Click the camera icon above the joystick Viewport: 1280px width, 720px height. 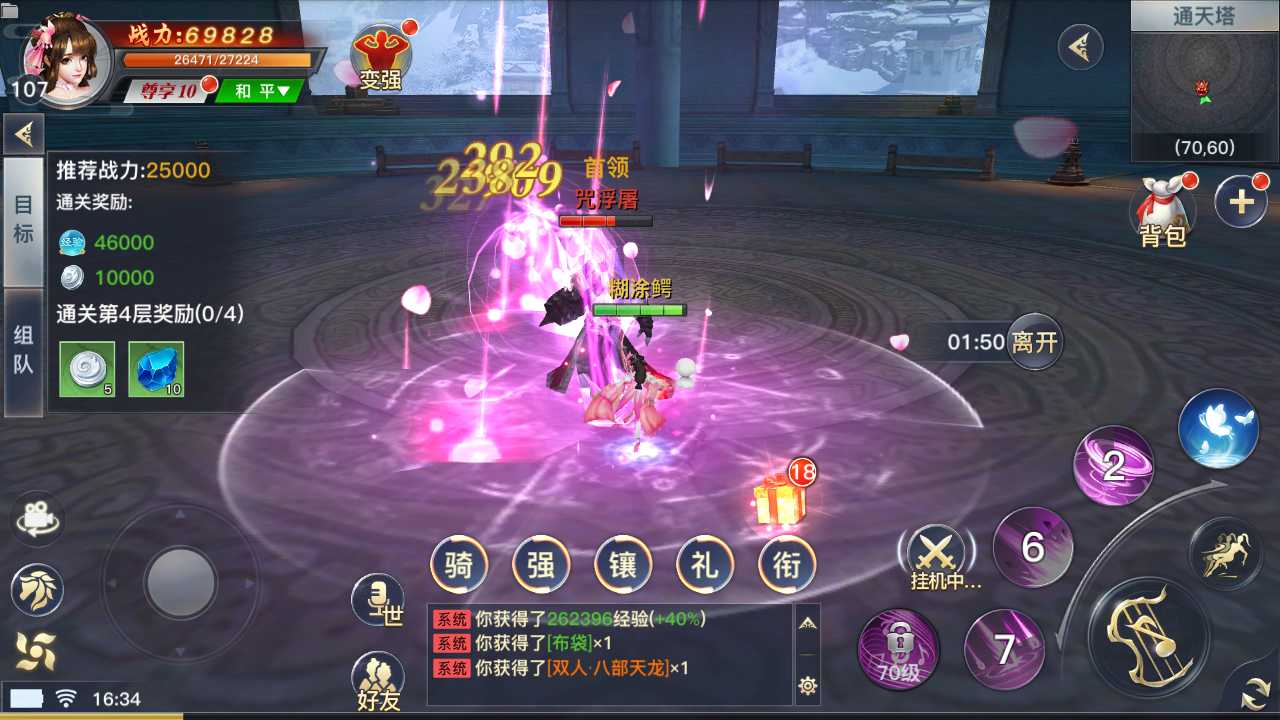(37, 519)
